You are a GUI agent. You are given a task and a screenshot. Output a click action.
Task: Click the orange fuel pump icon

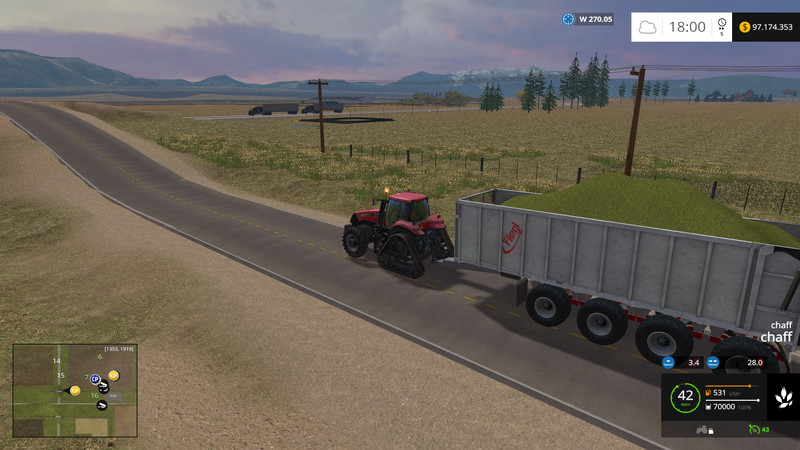coord(709,392)
